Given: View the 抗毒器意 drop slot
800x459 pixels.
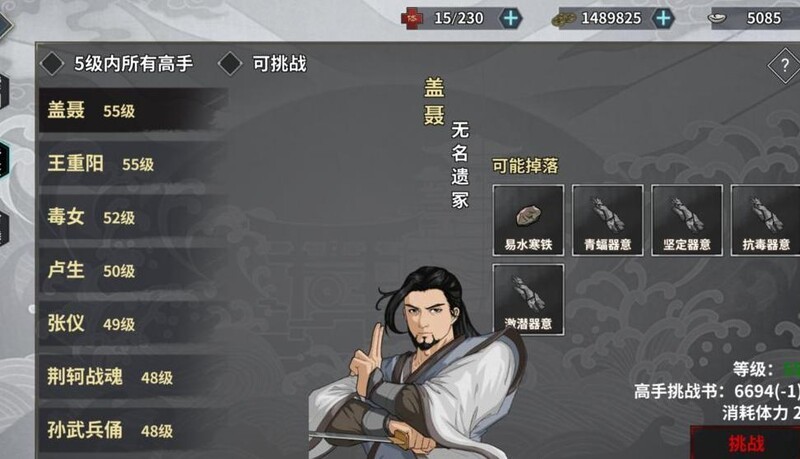Looking at the screenshot, I should pyautogui.click(x=765, y=219).
